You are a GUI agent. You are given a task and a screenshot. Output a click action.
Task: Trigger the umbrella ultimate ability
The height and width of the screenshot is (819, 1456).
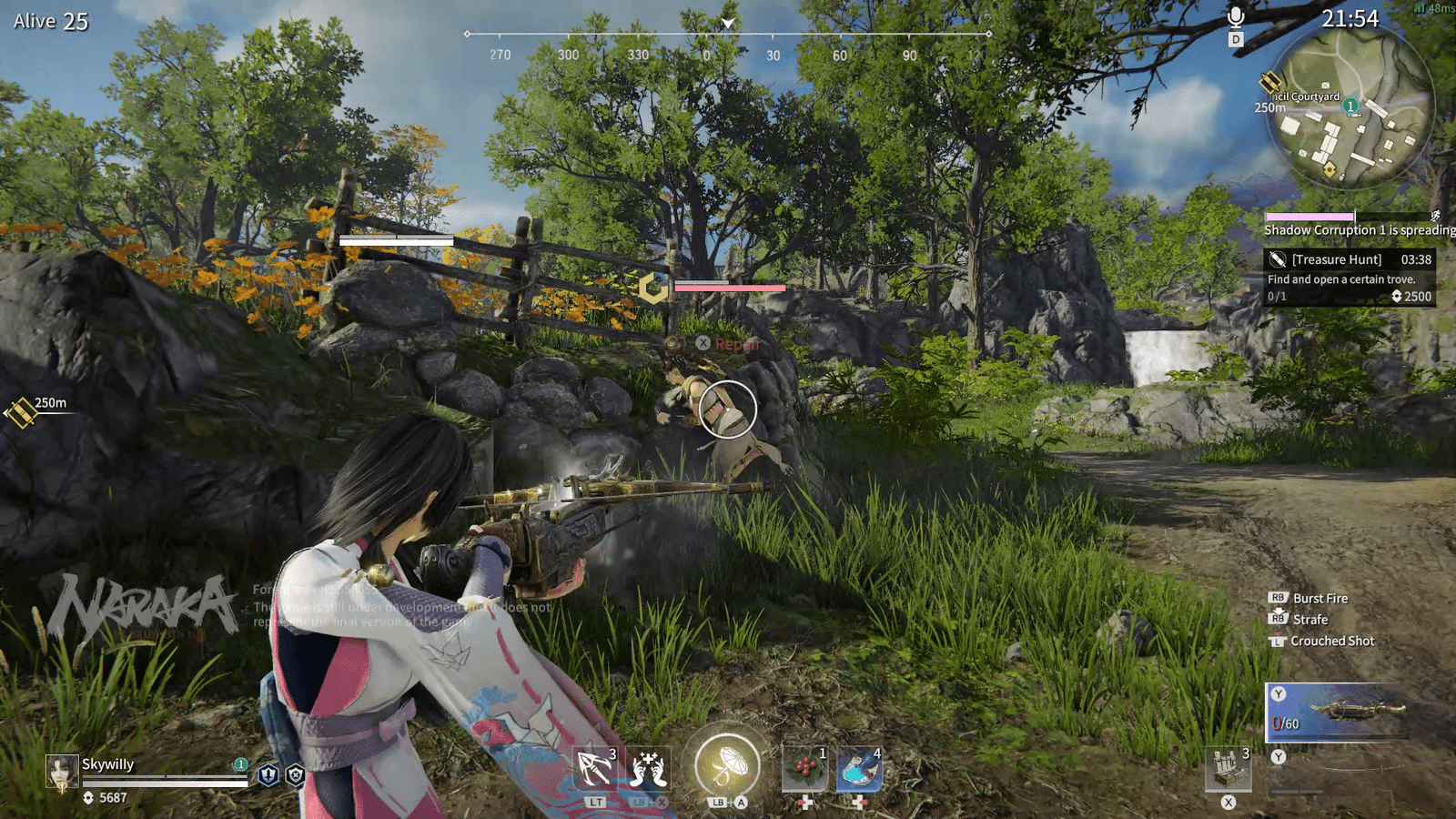[x=727, y=766]
